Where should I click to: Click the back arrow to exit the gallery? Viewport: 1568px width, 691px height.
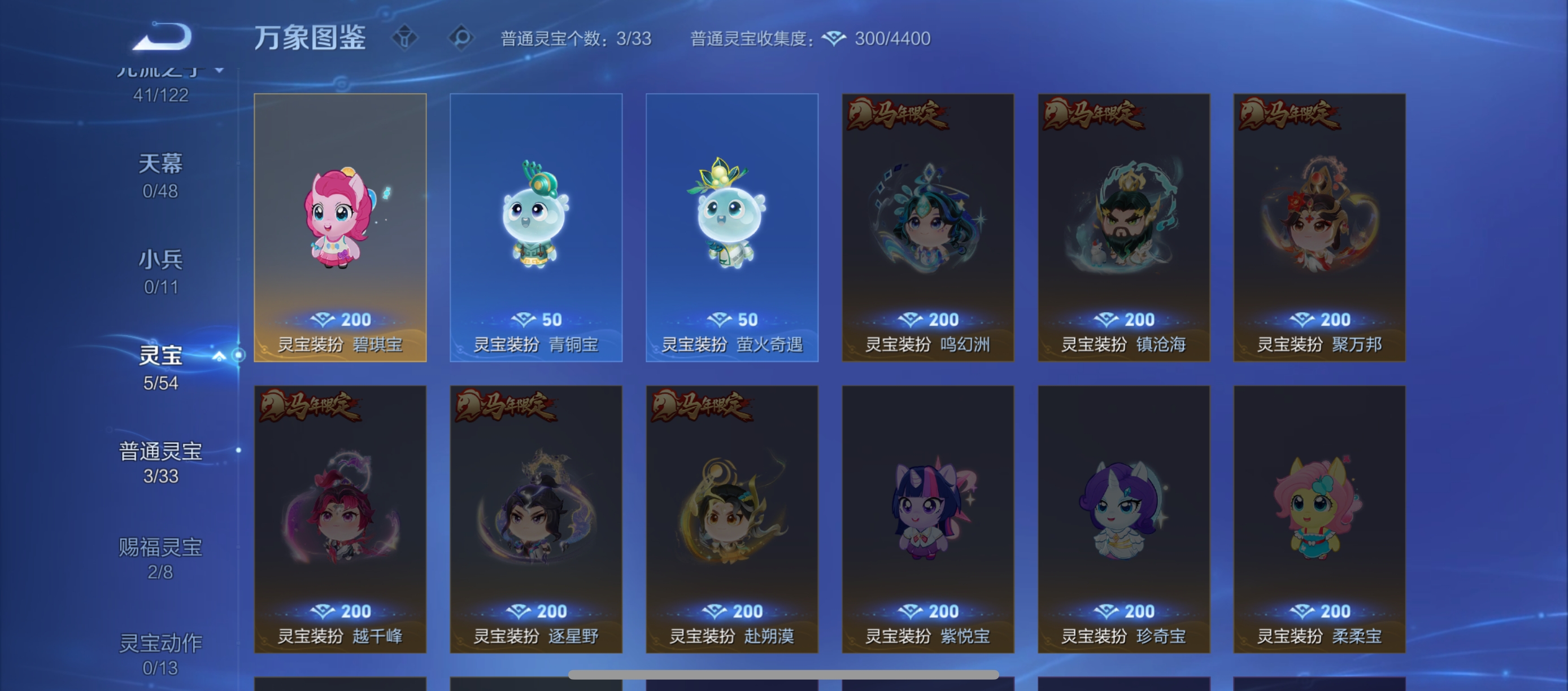pyautogui.click(x=163, y=38)
